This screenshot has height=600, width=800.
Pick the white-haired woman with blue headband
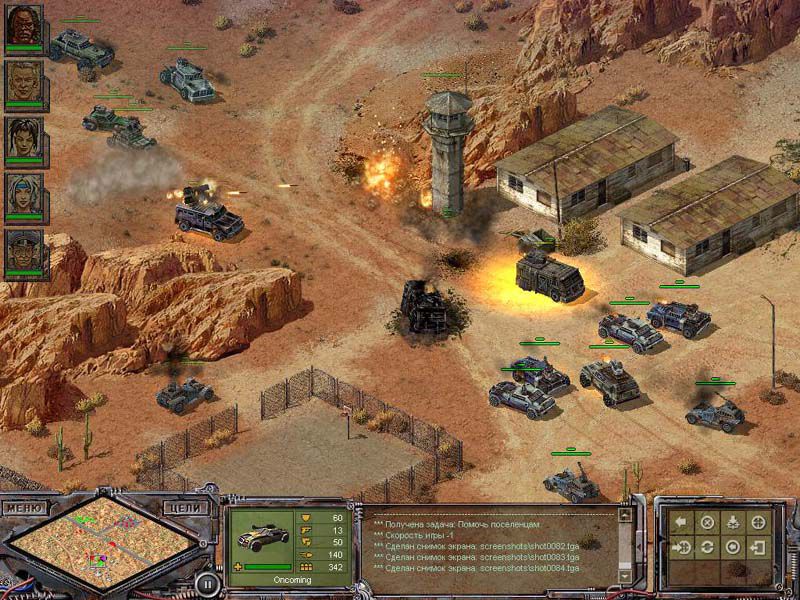(x=24, y=197)
